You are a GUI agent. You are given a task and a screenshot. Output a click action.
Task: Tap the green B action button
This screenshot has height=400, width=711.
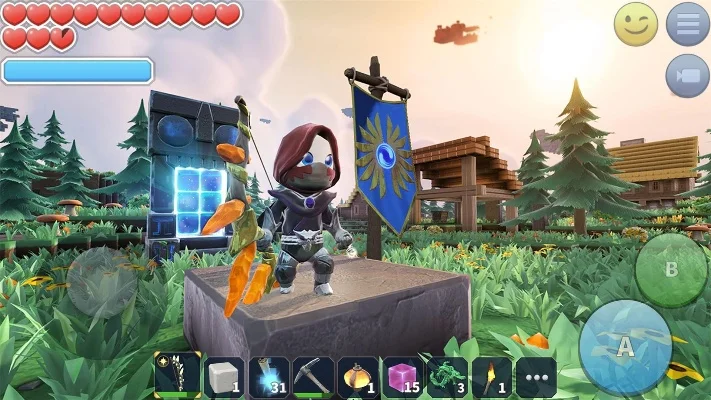point(671,270)
